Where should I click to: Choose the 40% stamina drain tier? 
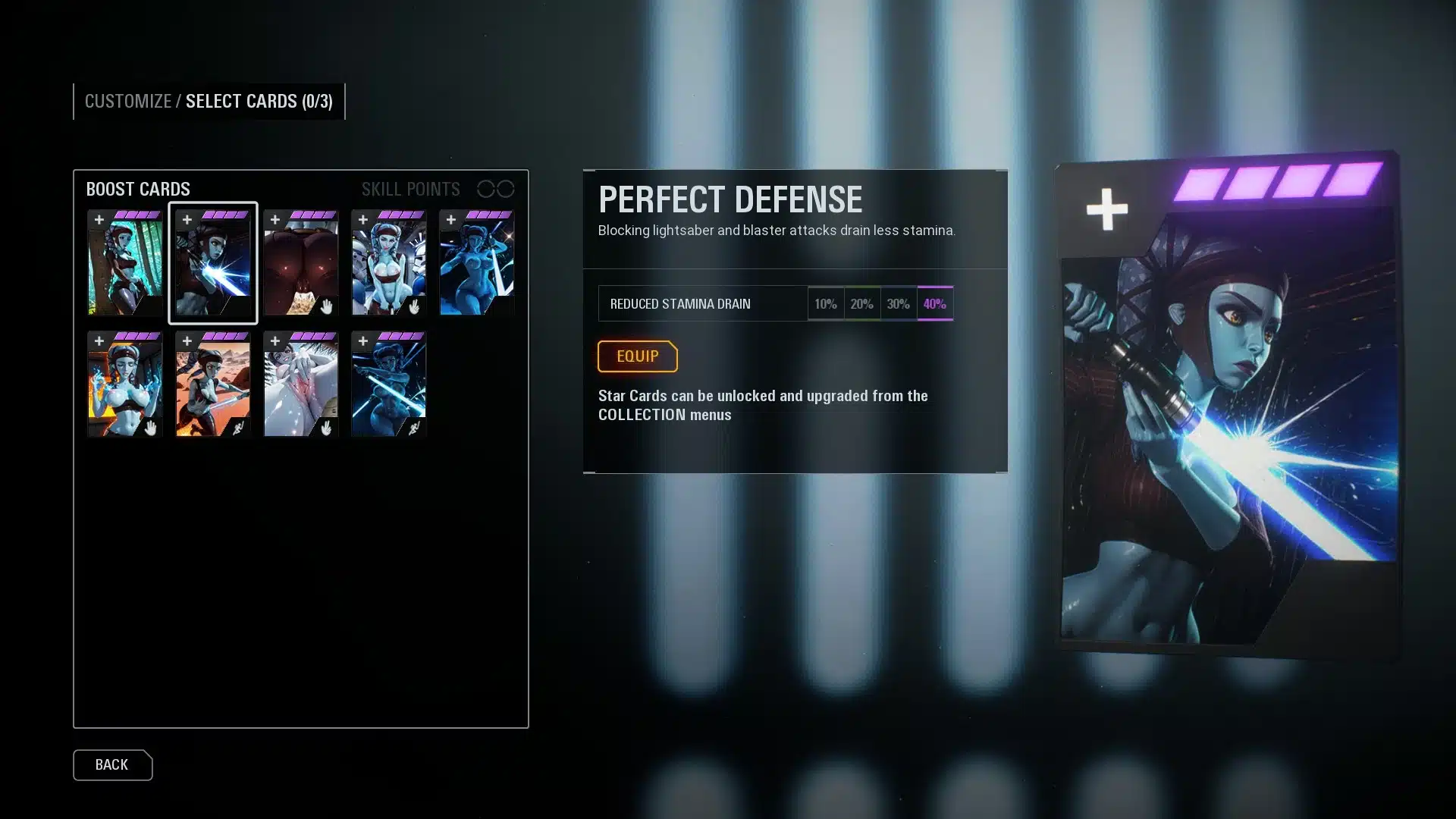[x=934, y=304]
